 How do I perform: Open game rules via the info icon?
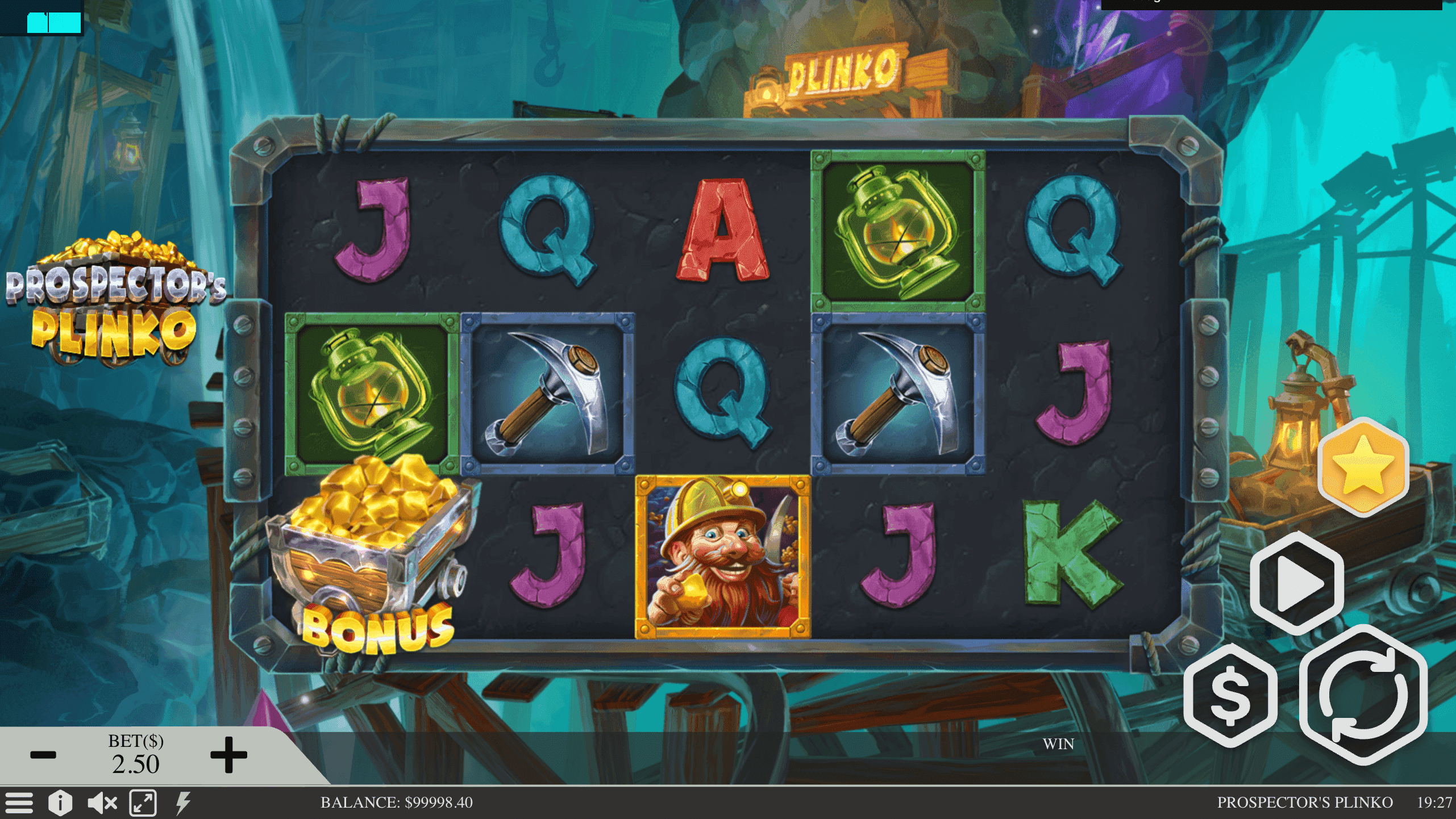pos(61,803)
